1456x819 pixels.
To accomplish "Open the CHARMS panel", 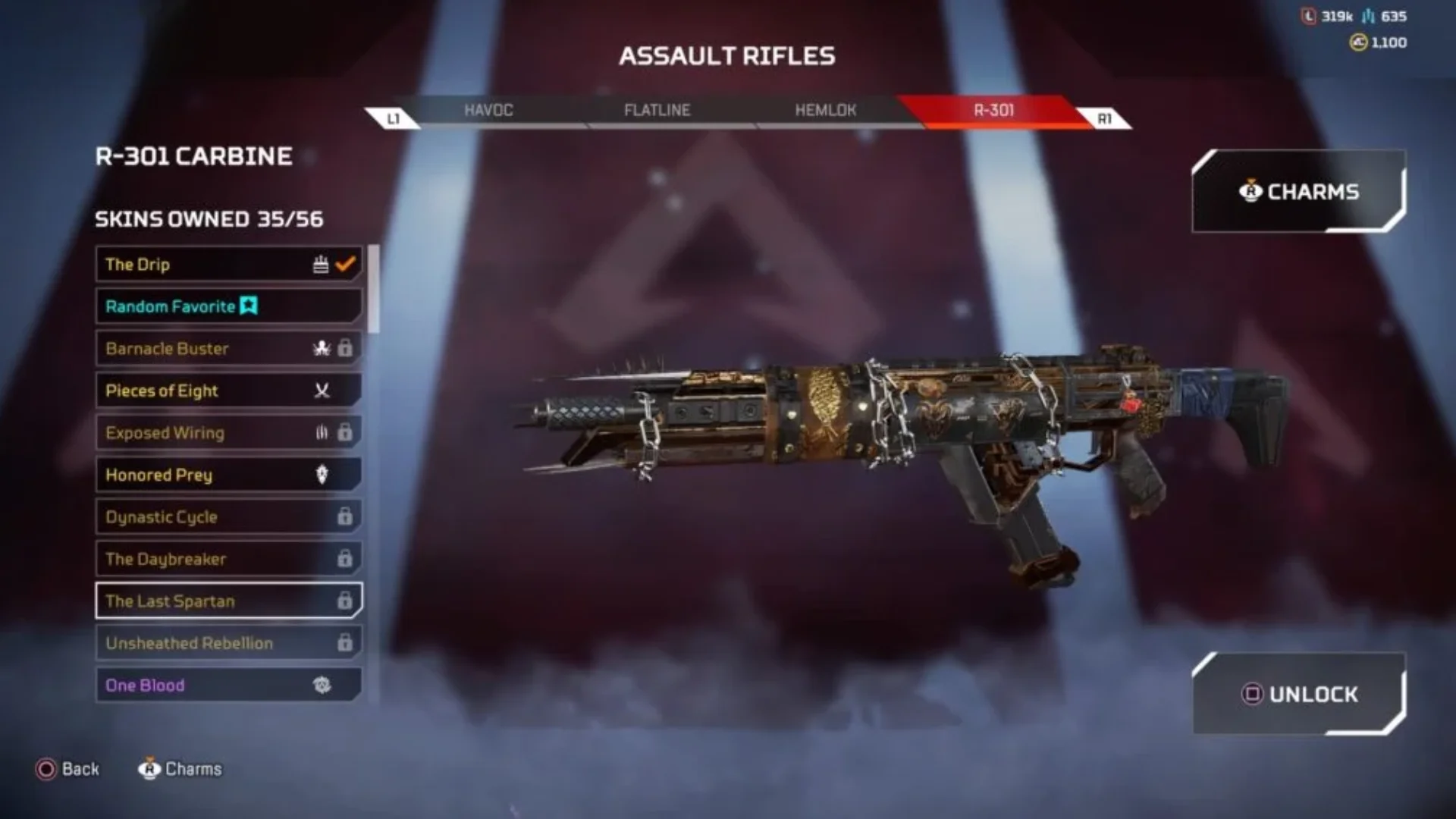I will 1298,192.
